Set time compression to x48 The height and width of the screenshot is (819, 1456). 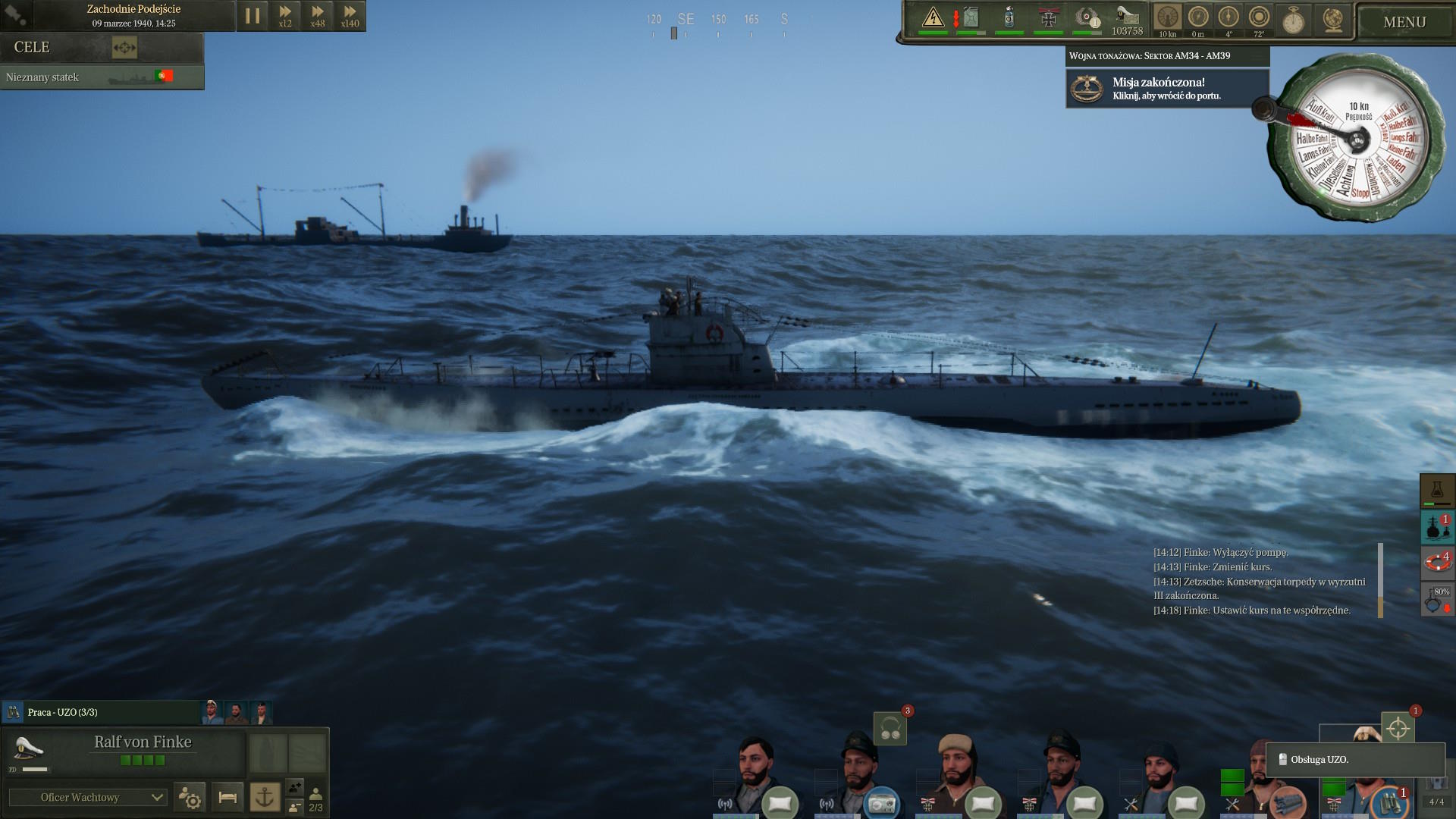click(318, 16)
